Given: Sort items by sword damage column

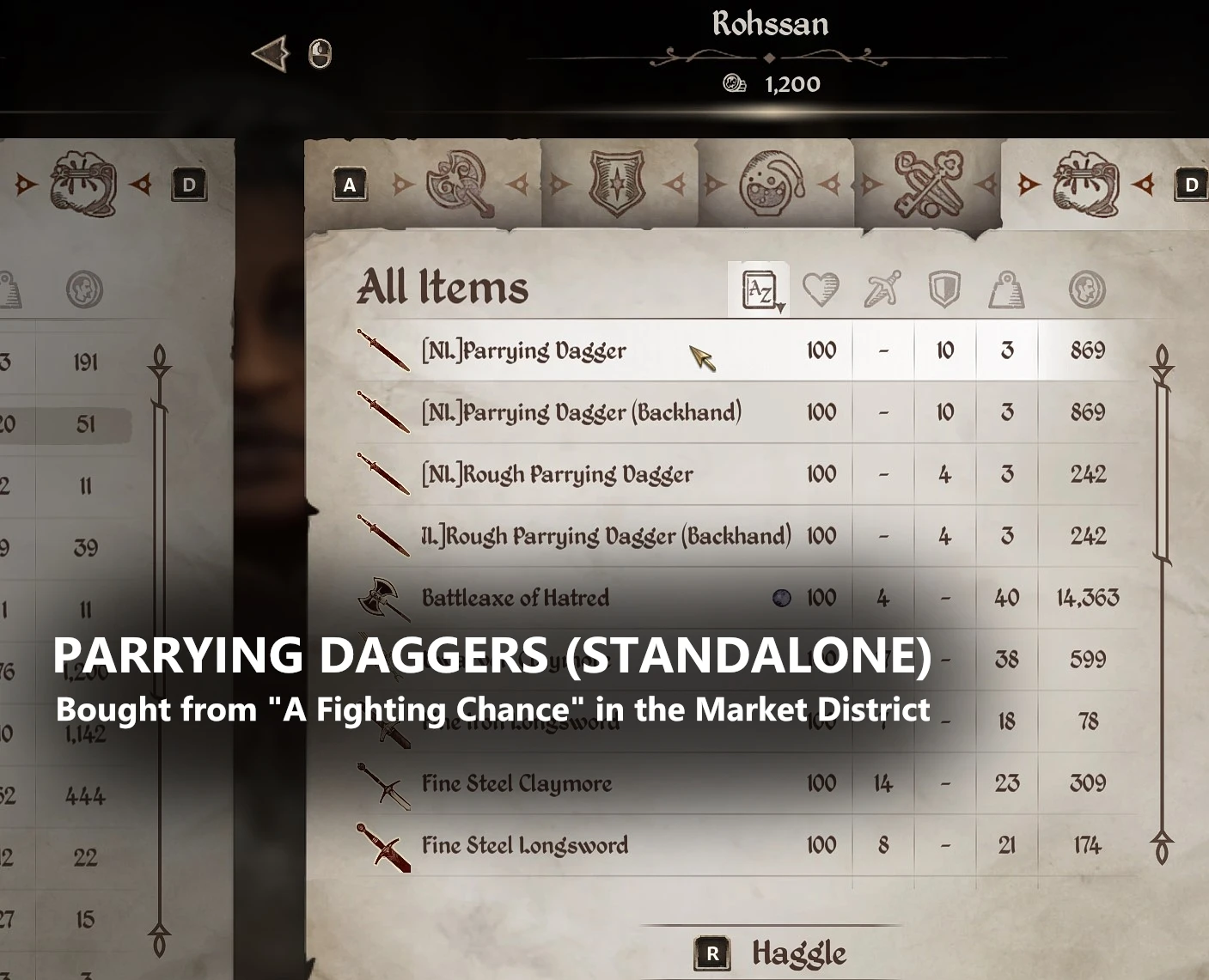Looking at the screenshot, I should point(882,290).
